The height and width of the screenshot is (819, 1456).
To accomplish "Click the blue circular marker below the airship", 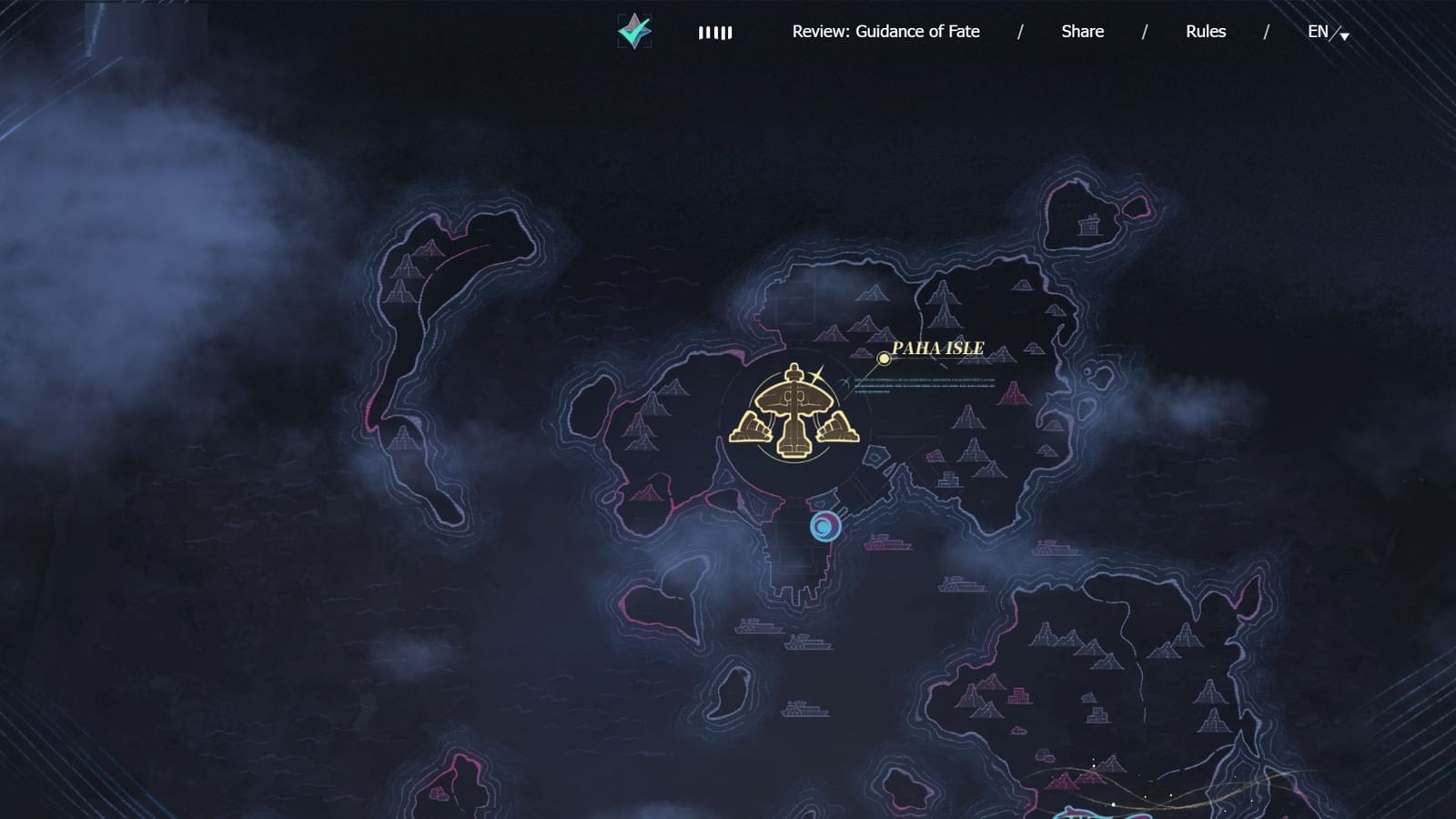I will click(824, 526).
